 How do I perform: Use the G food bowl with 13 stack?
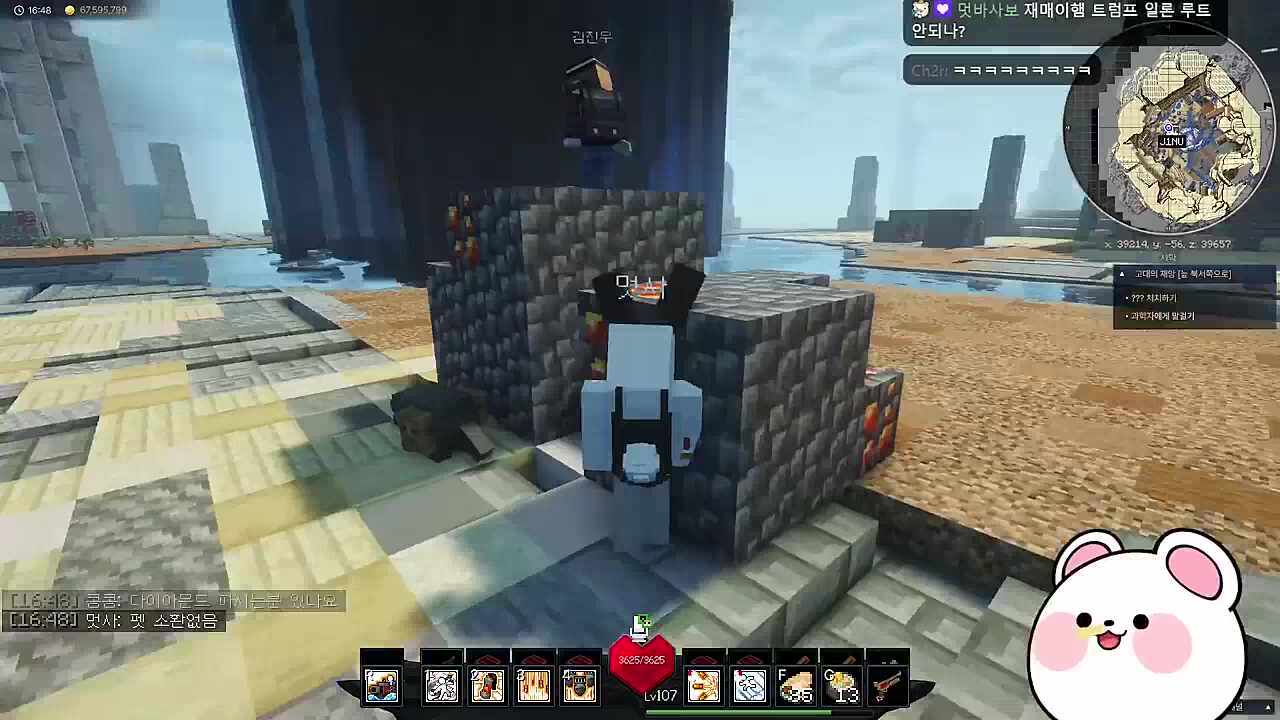point(842,686)
